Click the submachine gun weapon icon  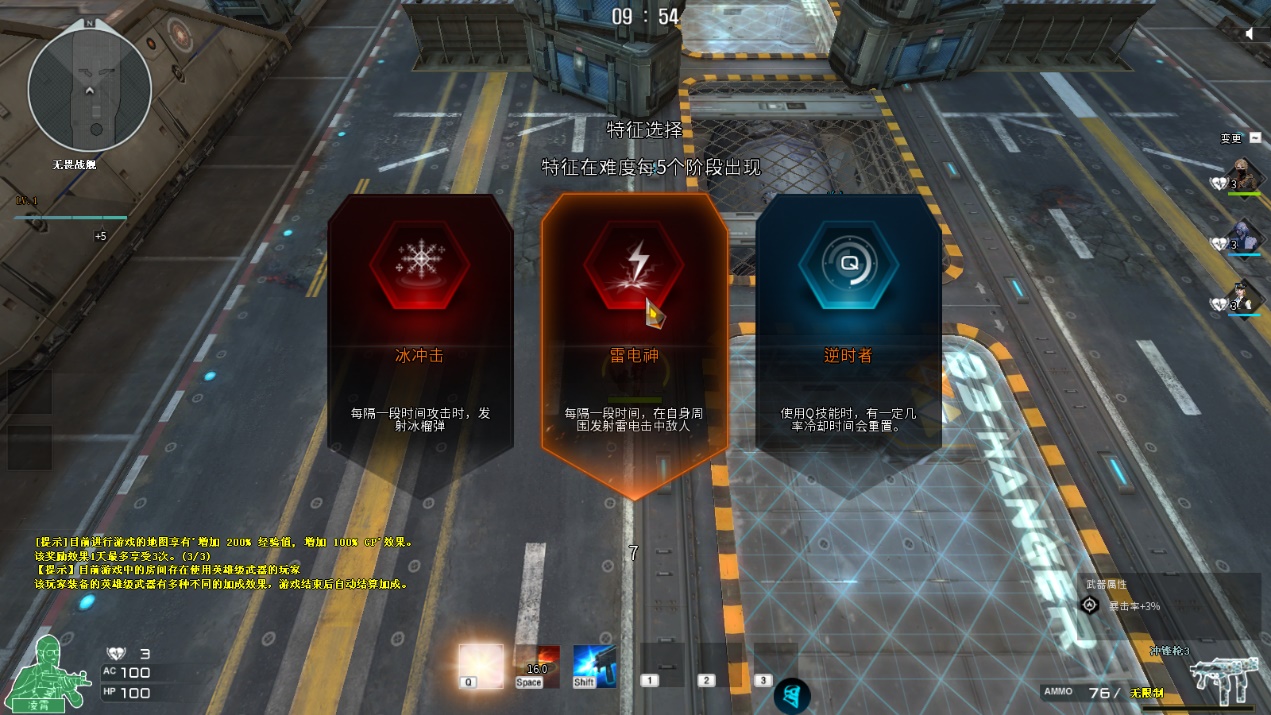click(x=1218, y=681)
